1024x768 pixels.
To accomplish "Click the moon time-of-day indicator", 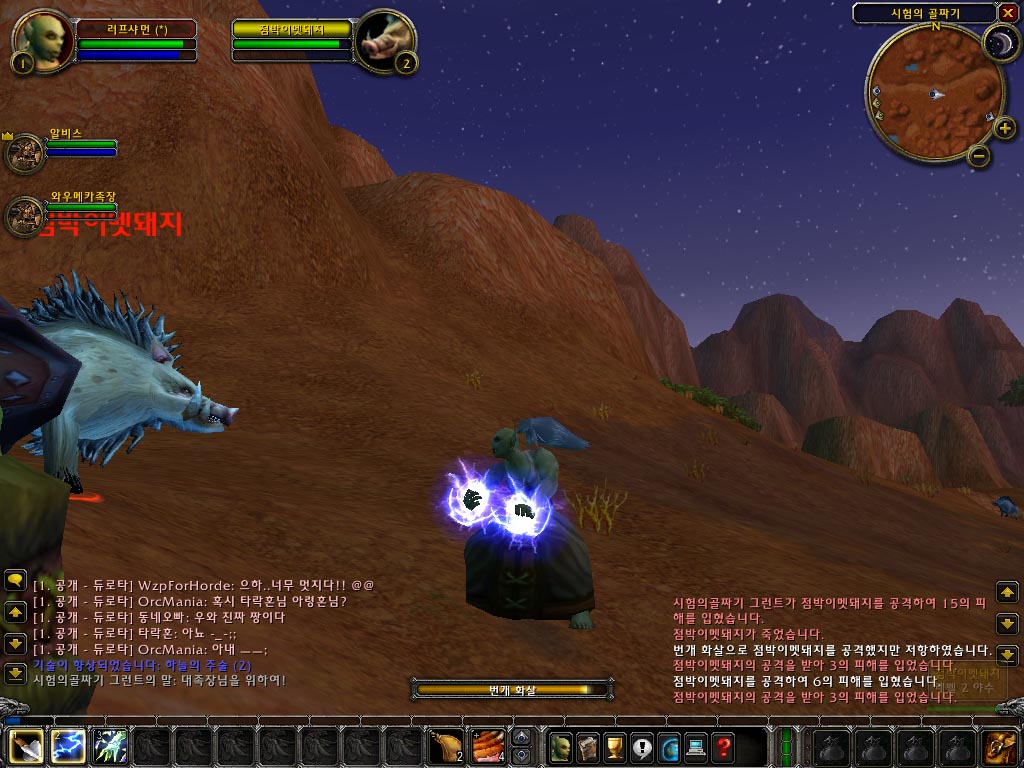I will [x=998, y=42].
